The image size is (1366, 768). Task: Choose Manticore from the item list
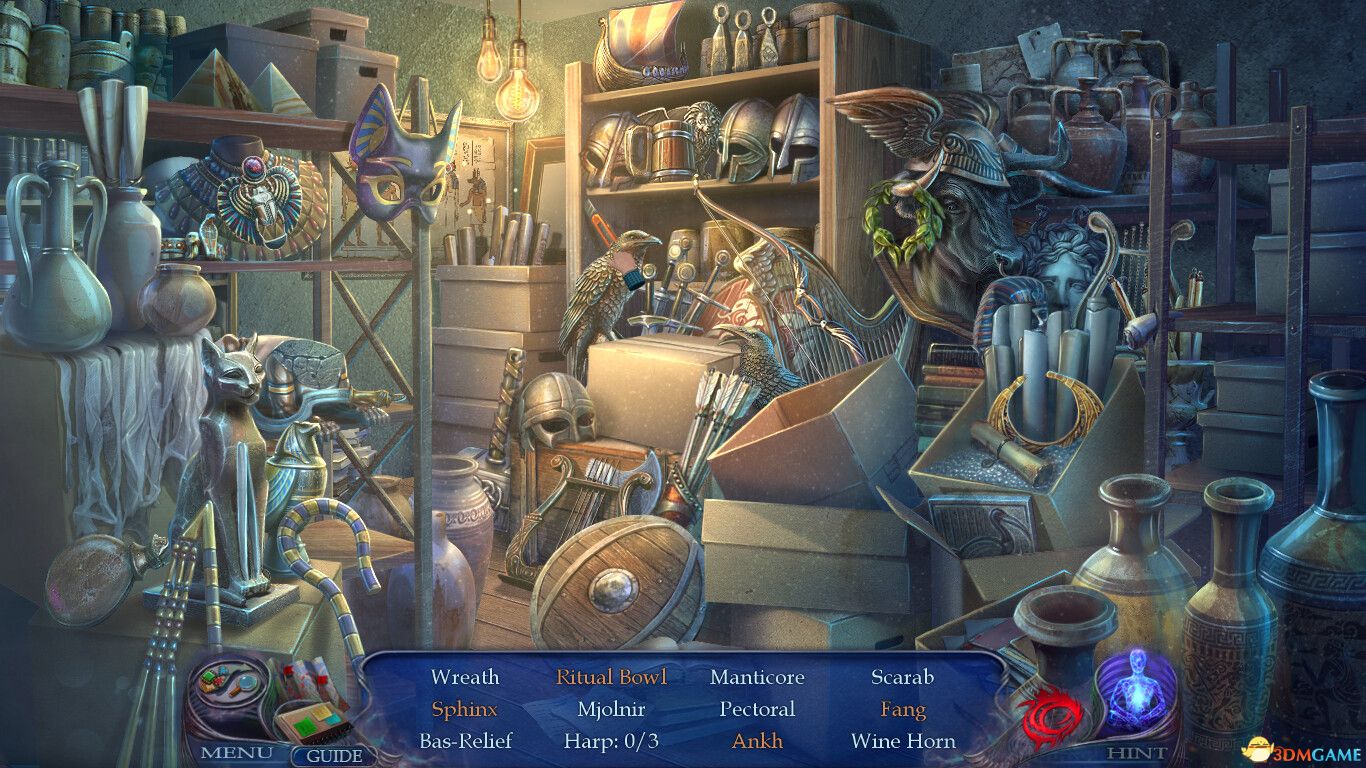click(x=757, y=677)
